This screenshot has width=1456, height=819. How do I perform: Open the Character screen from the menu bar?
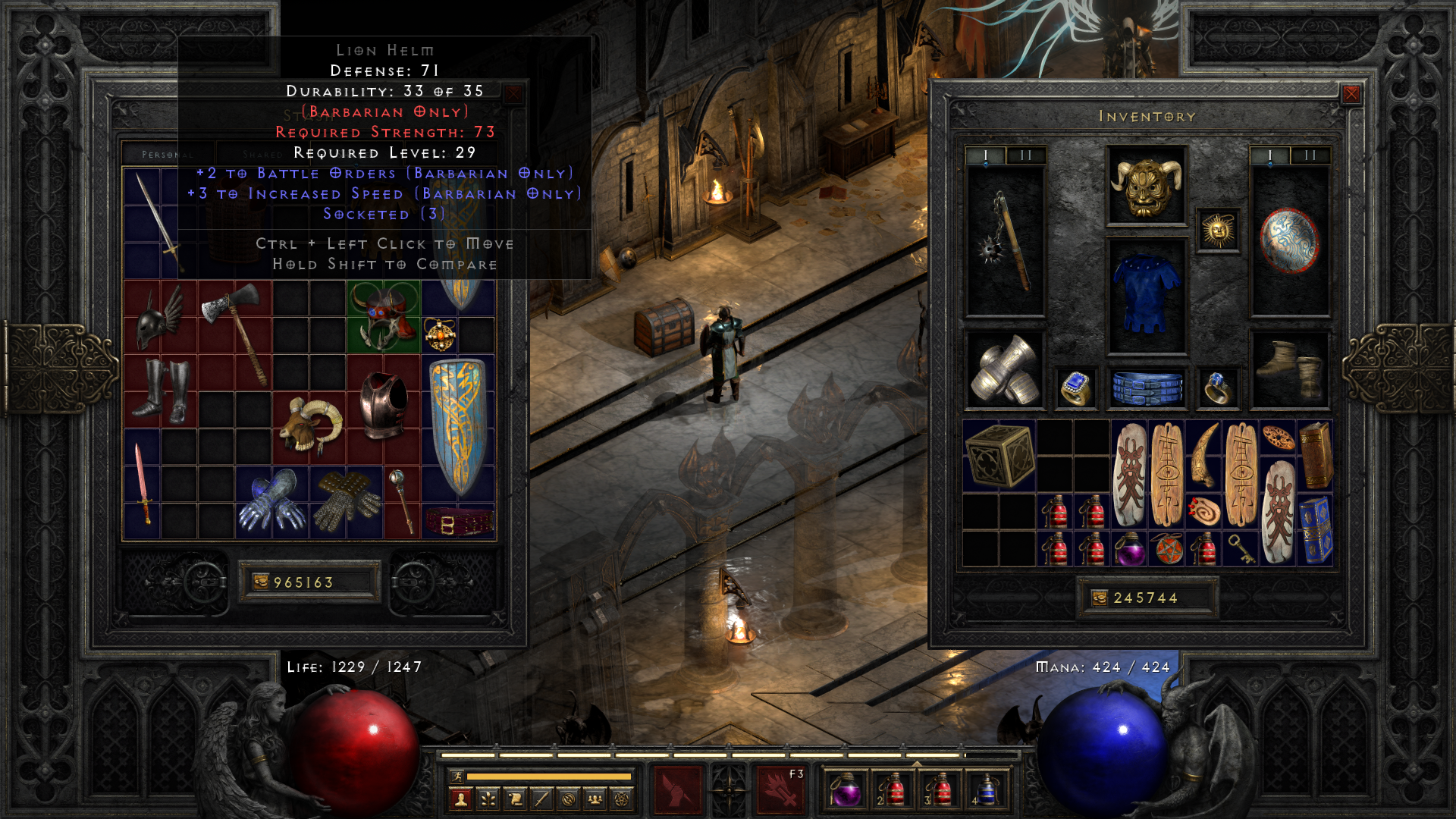coord(461,800)
